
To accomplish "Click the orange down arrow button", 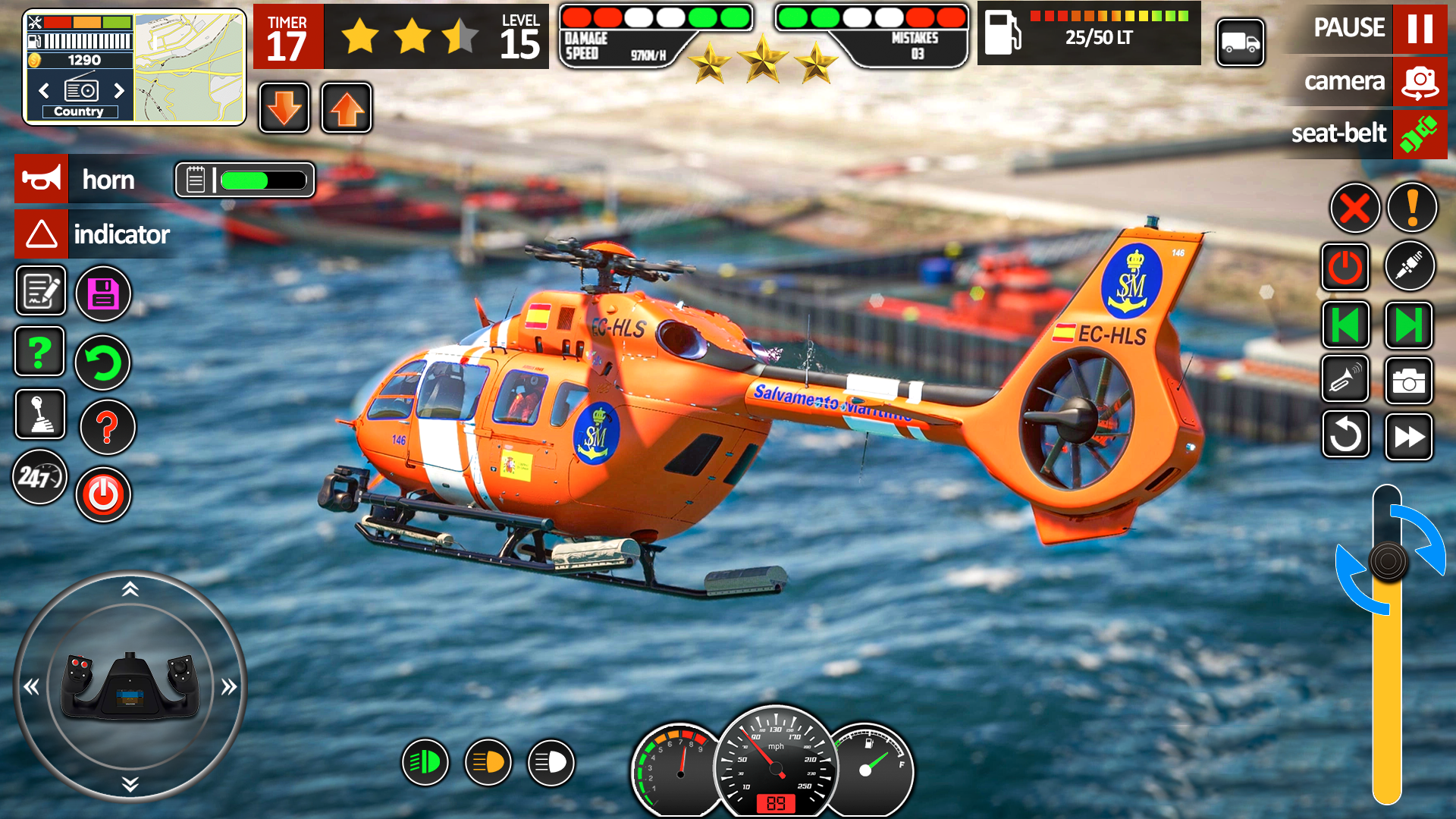I will click(x=284, y=108).
